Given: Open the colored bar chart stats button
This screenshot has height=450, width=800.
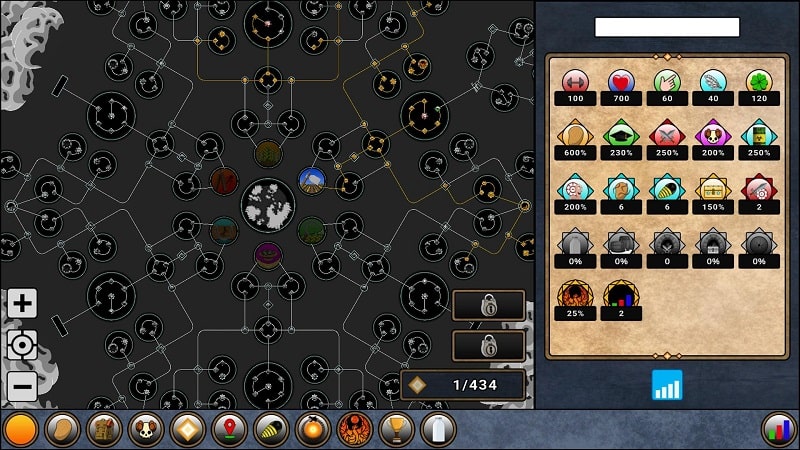Looking at the screenshot, I should (x=778, y=430).
